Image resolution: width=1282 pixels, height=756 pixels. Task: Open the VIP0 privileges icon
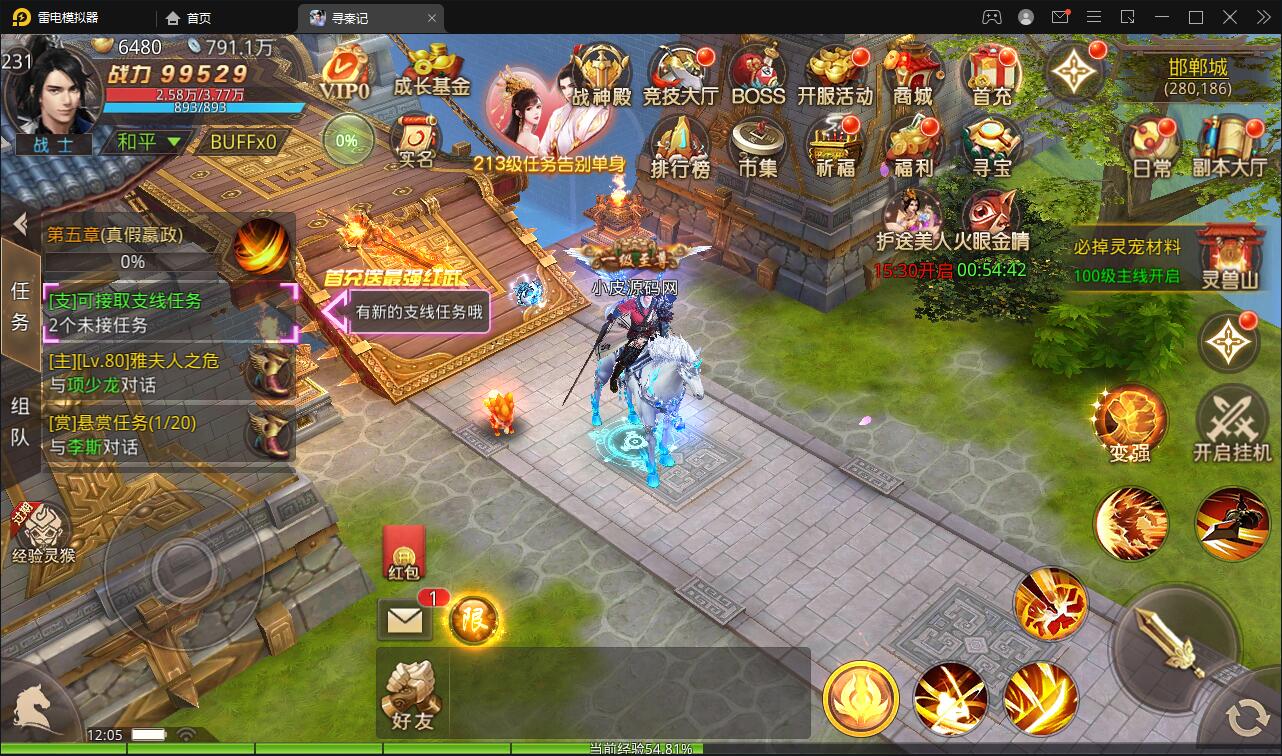tap(345, 72)
